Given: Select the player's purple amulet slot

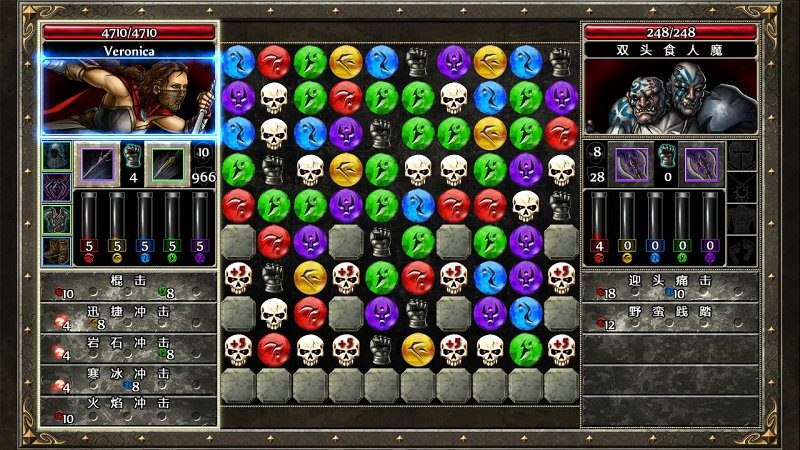Looking at the screenshot, I should [x=56, y=187].
